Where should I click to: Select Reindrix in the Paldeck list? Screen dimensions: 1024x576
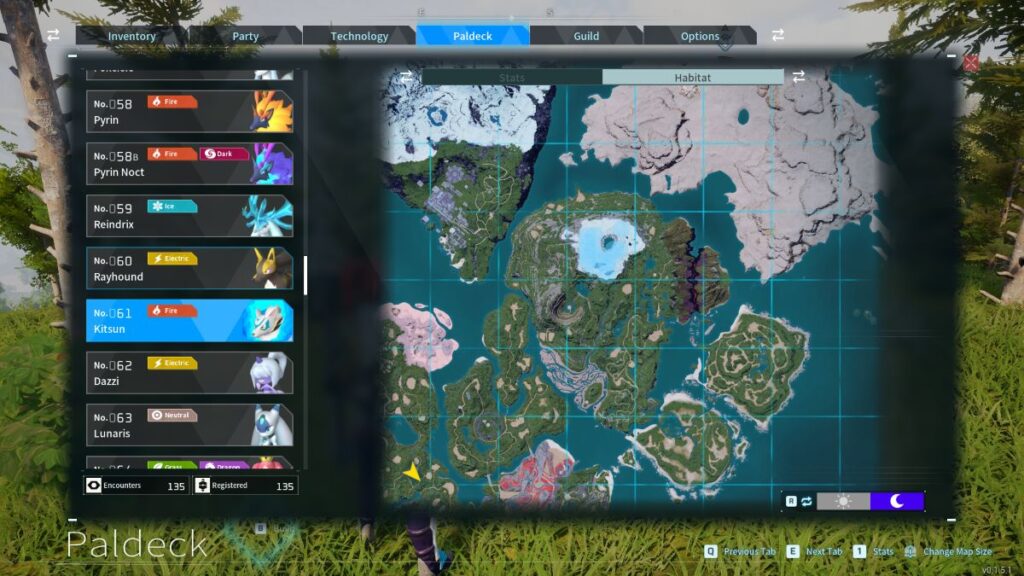coord(189,216)
